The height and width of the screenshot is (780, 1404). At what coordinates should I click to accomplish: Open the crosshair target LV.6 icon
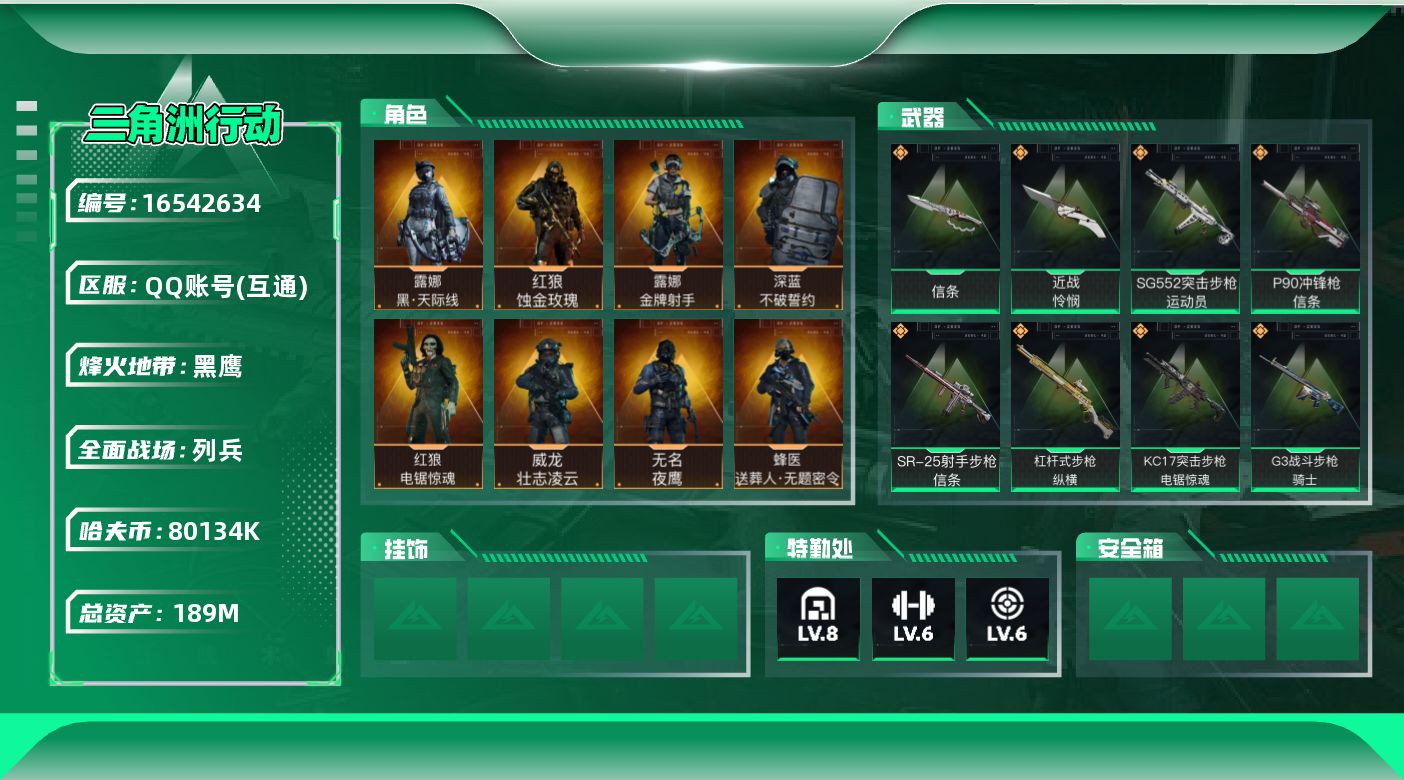(1007, 617)
